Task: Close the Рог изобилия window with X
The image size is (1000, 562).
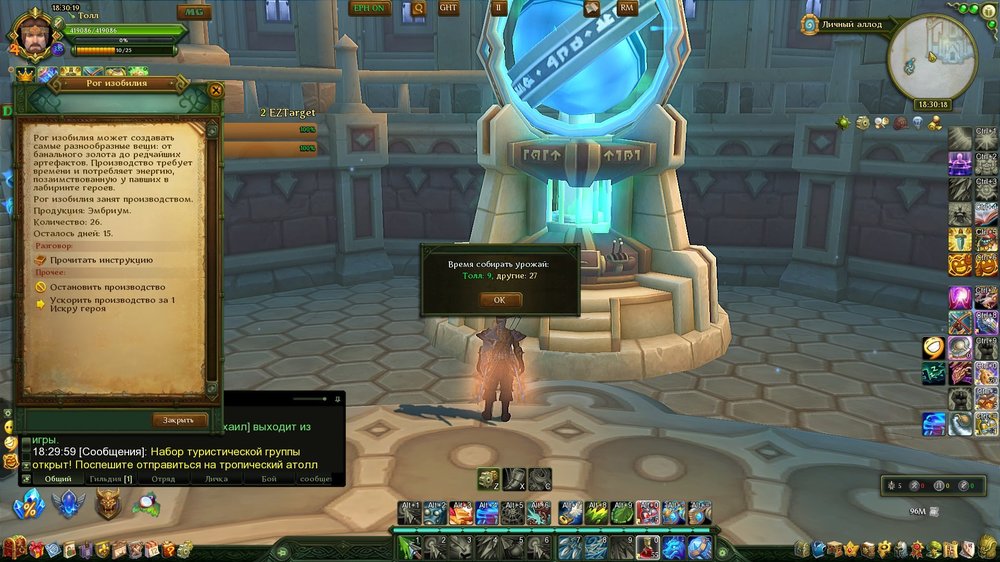Action: [216, 89]
